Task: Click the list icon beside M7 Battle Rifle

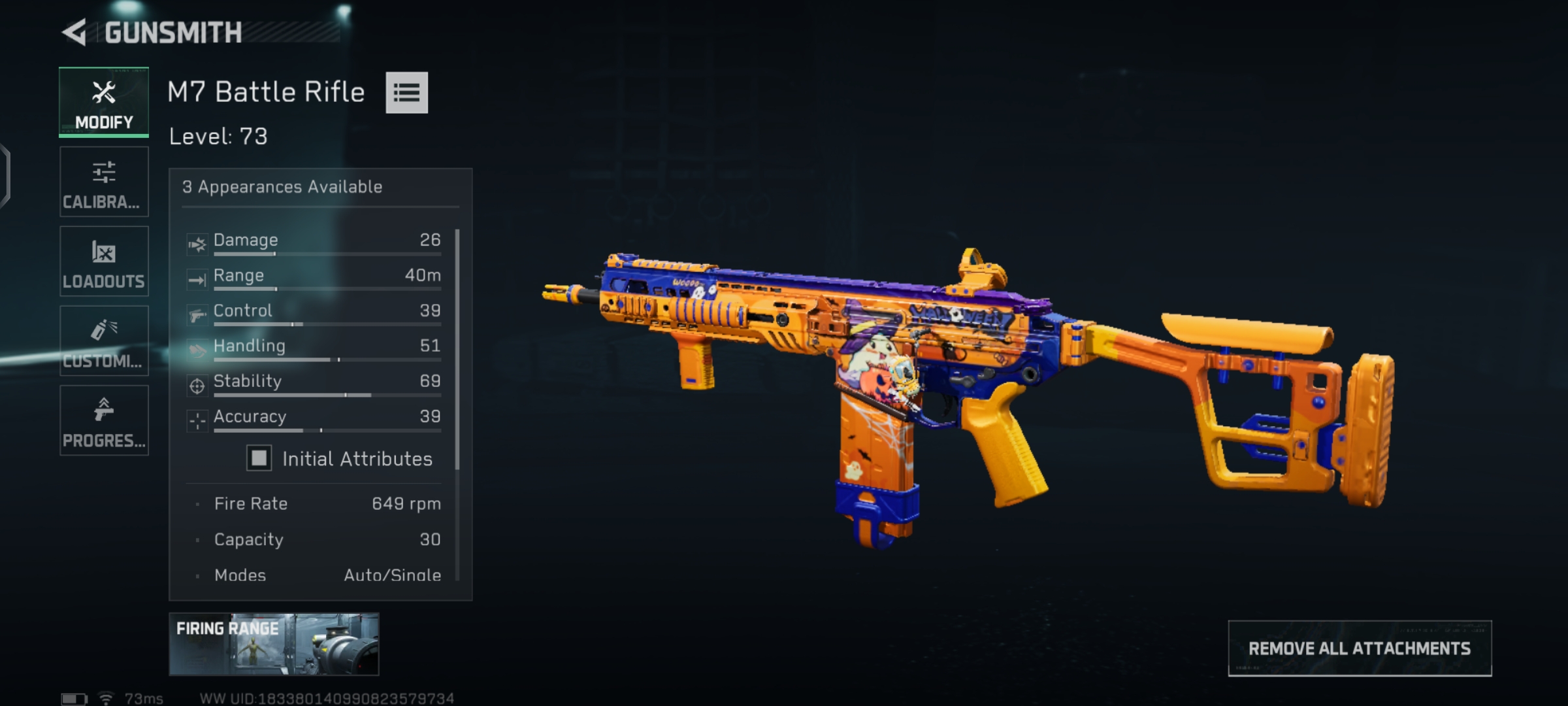Action: 406,93
